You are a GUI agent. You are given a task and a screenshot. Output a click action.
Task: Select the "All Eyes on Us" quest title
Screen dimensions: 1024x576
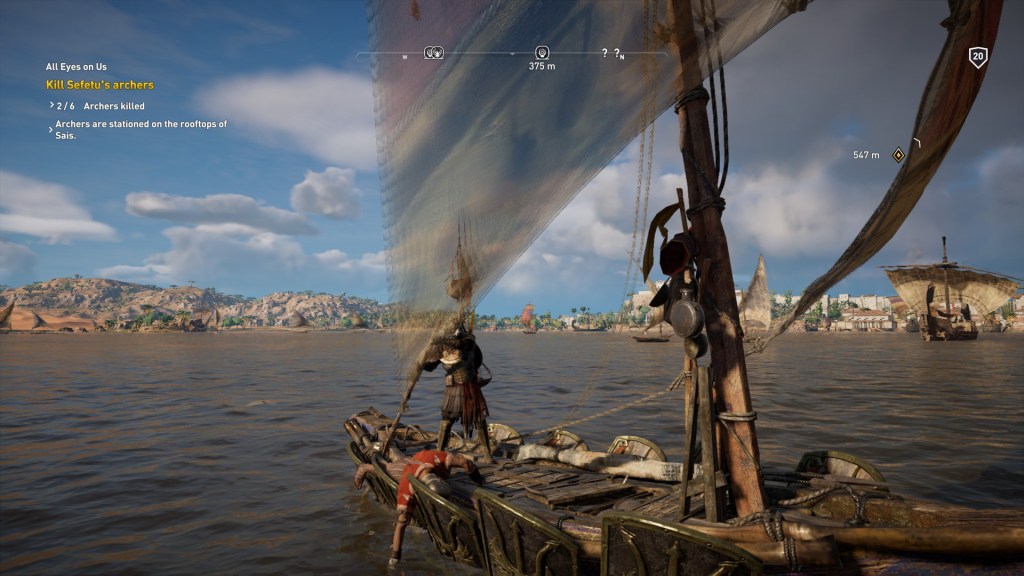pyautogui.click(x=78, y=67)
